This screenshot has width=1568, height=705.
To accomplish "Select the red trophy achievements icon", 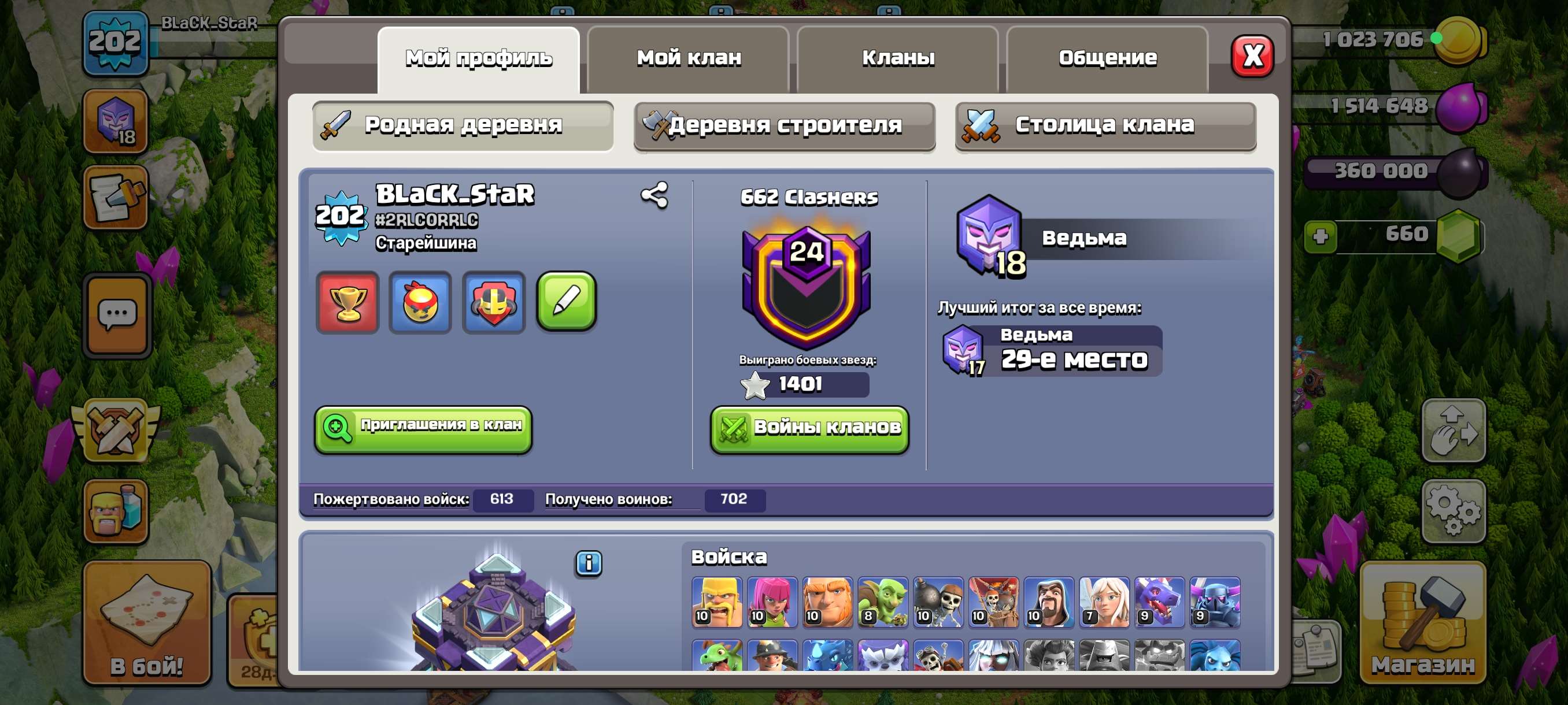I will click(347, 302).
